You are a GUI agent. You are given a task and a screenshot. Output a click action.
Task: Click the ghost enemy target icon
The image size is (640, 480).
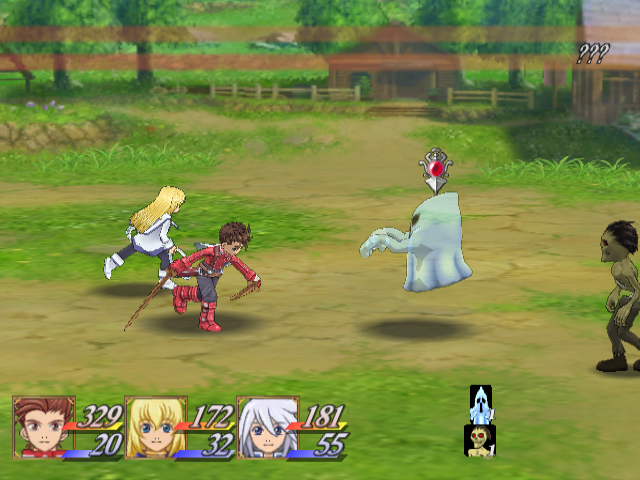click(480, 404)
